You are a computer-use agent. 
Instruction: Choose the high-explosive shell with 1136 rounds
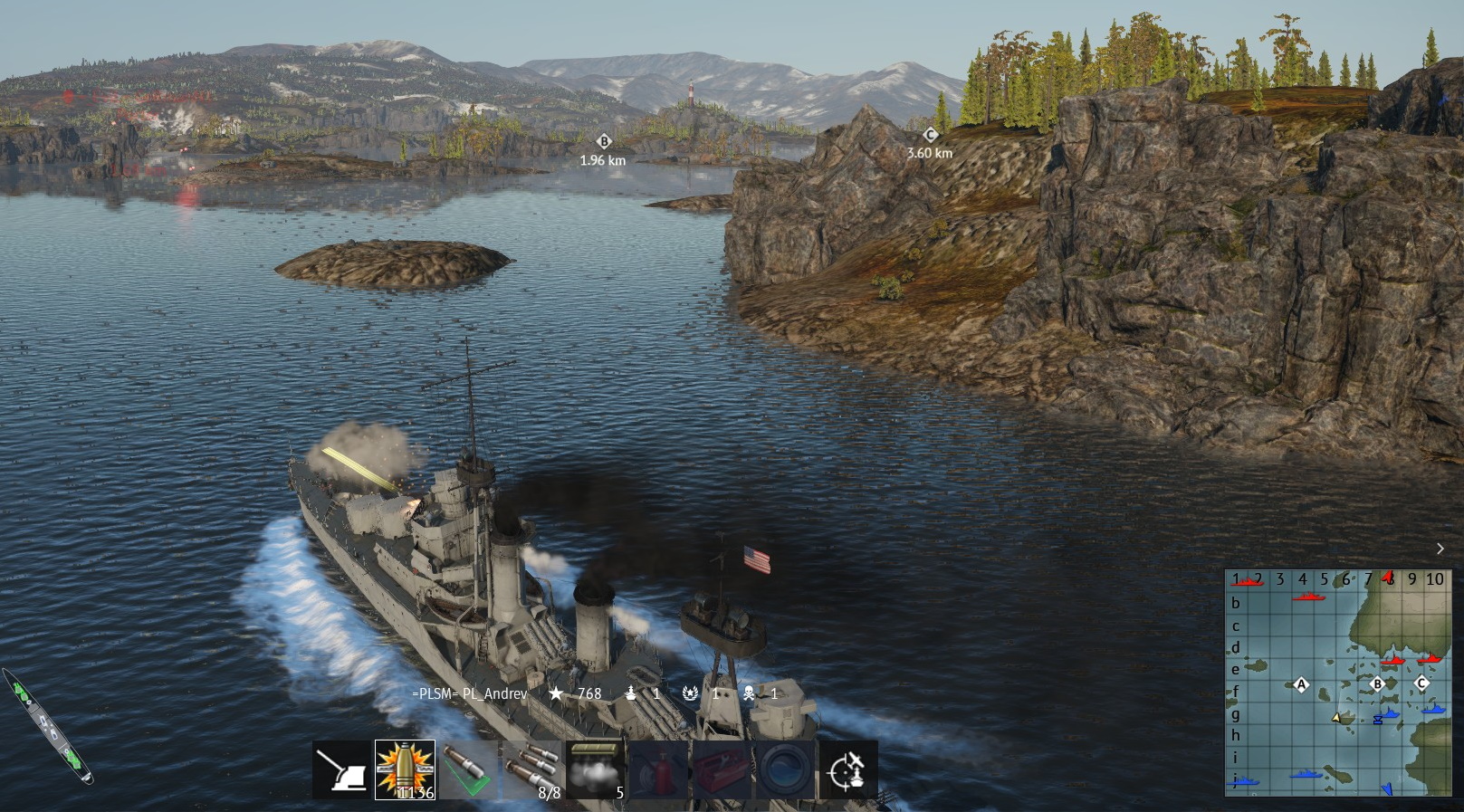click(x=405, y=770)
